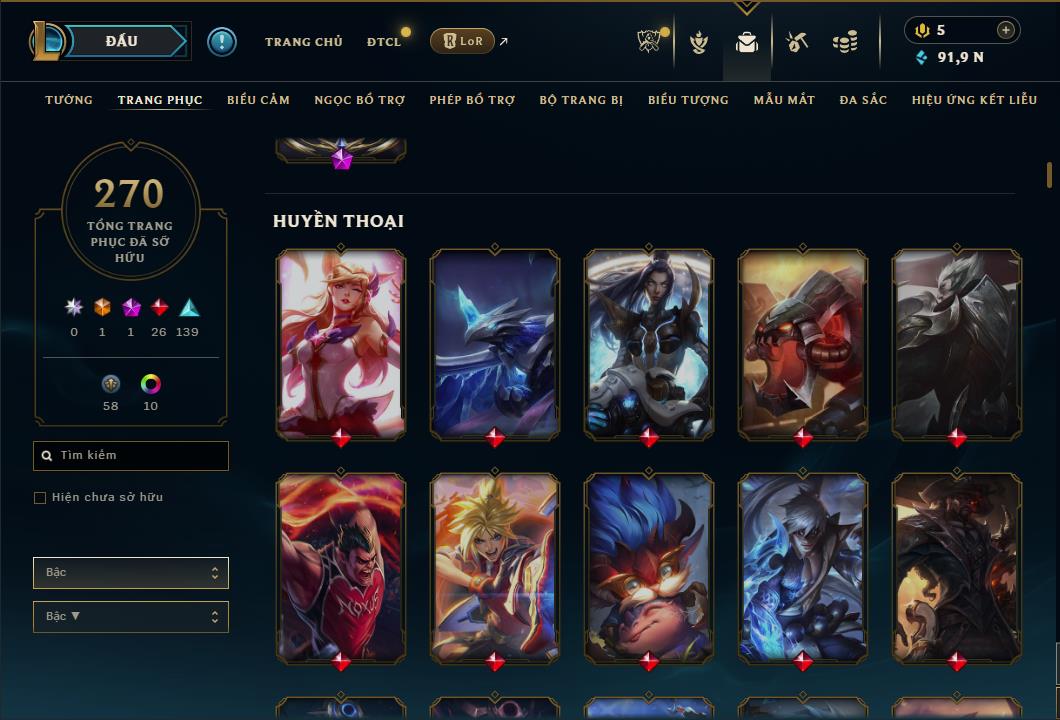Open the NGỌC BỔ TRỢ tab
1060x720 pixels.
pyautogui.click(x=360, y=100)
